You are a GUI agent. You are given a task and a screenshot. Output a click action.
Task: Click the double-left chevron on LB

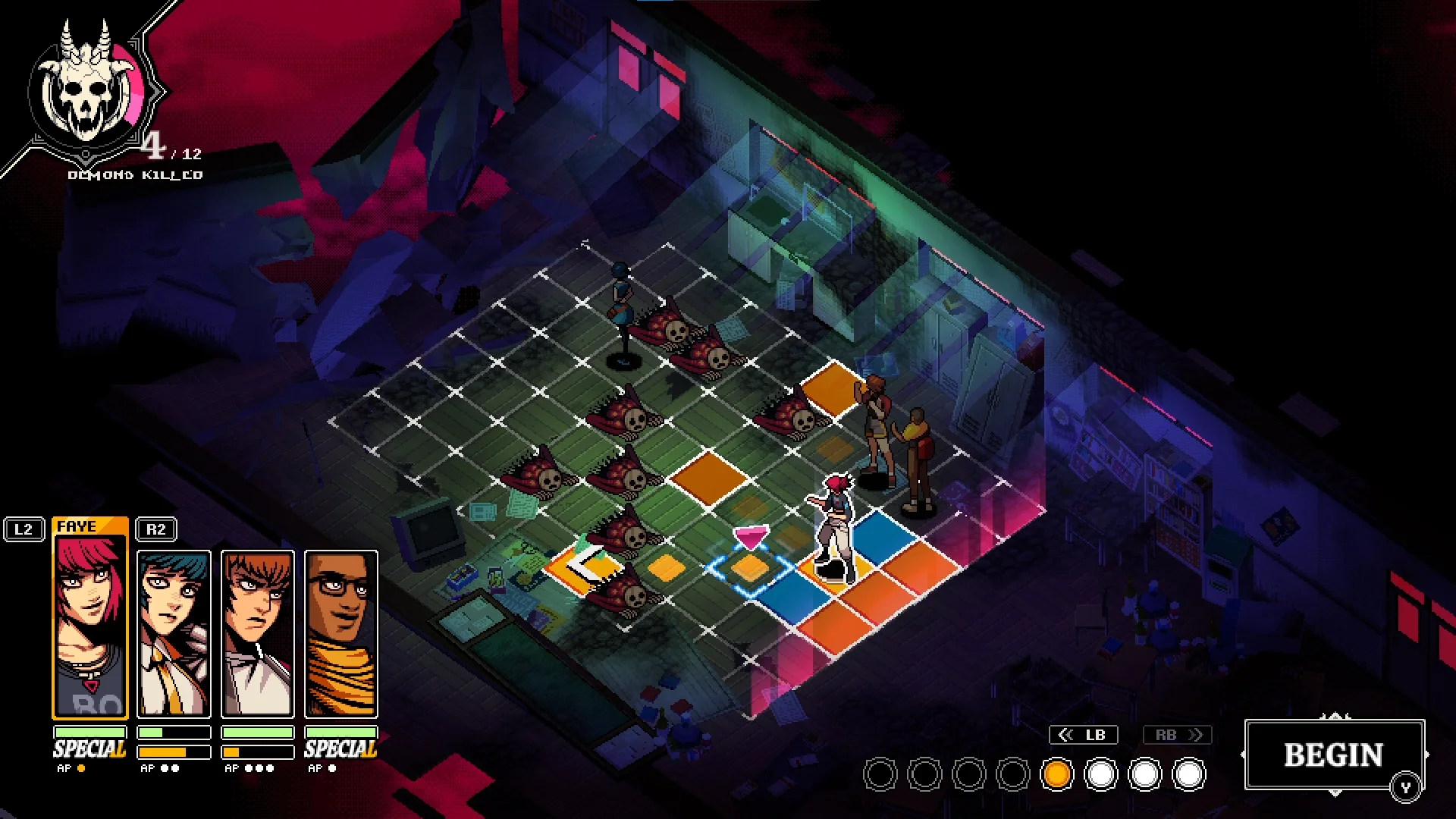coord(1067,734)
